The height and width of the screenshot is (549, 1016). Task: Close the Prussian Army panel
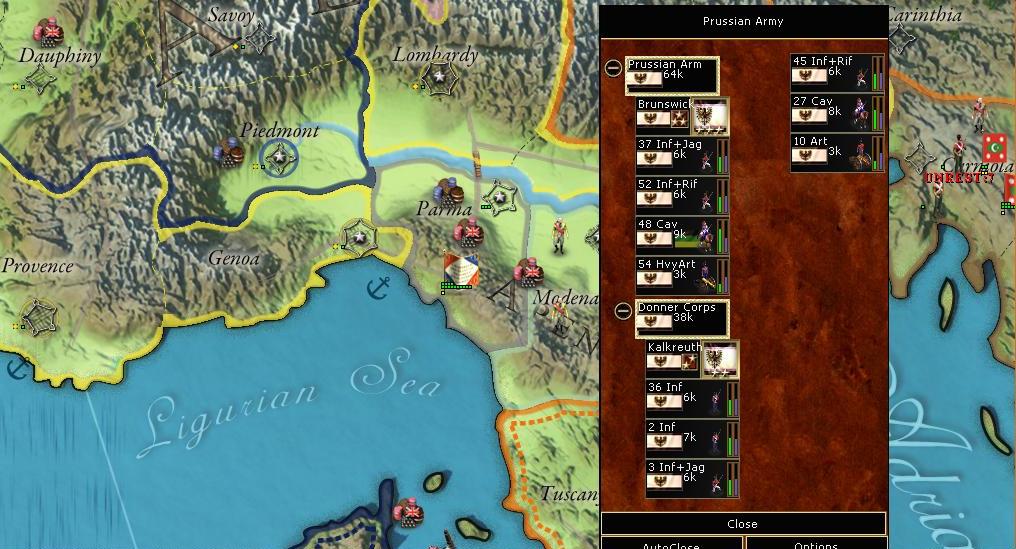pyautogui.click(x=742, y=524)
